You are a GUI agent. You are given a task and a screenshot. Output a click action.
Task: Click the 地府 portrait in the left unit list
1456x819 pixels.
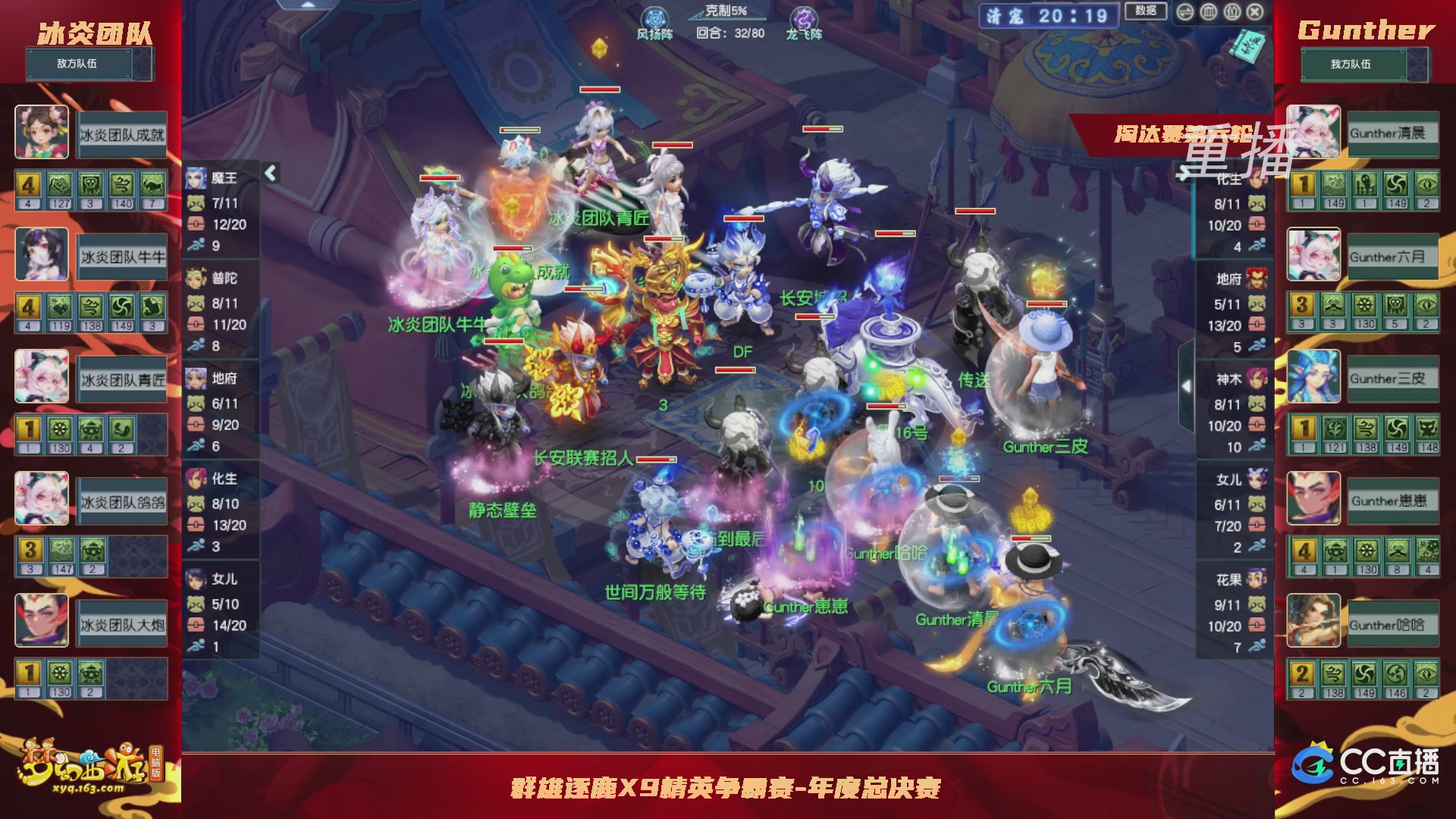pos(196,379)
